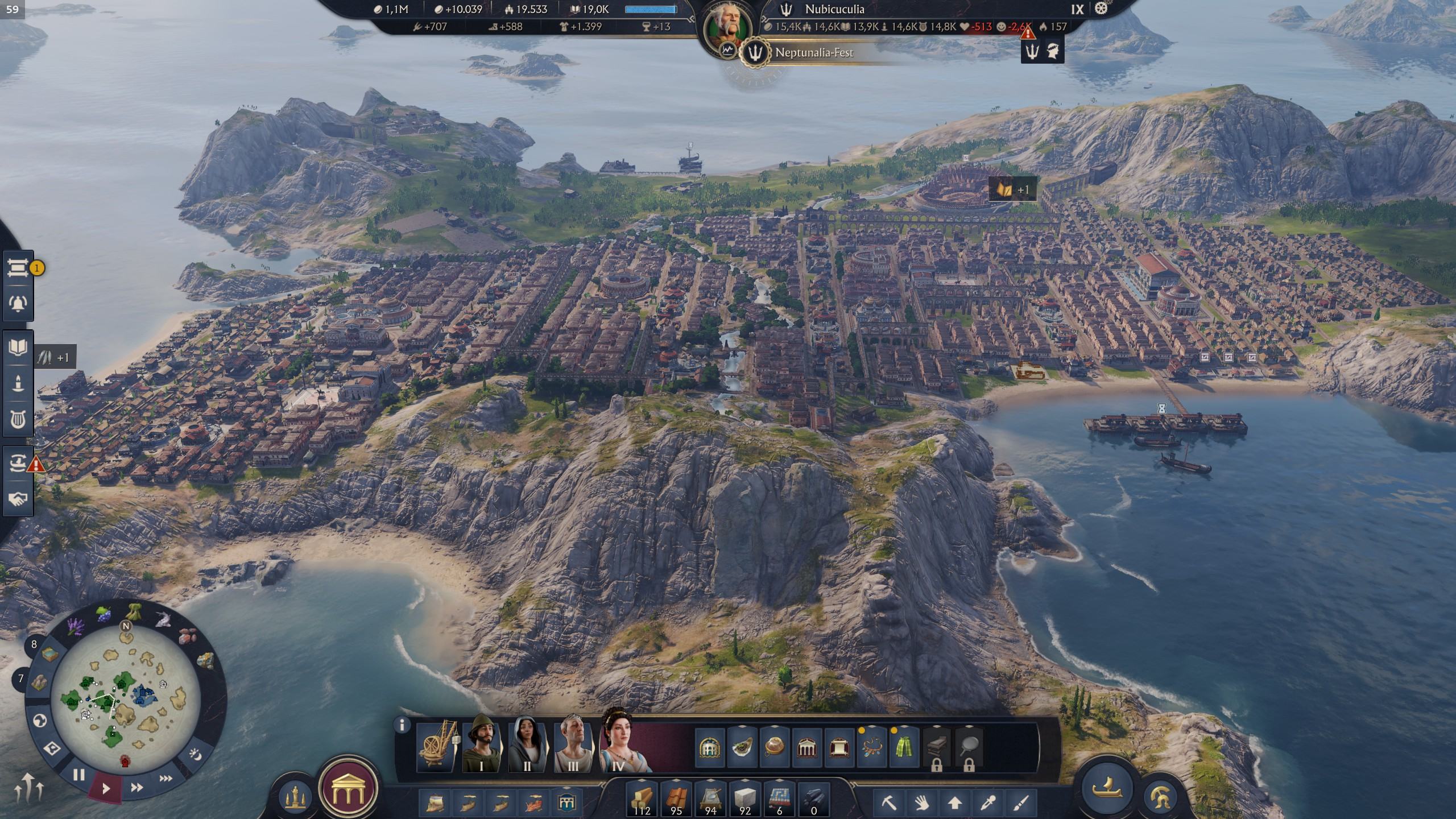Pause the game speed
Screen dimensions: 1456x819
tap(79, 775)
